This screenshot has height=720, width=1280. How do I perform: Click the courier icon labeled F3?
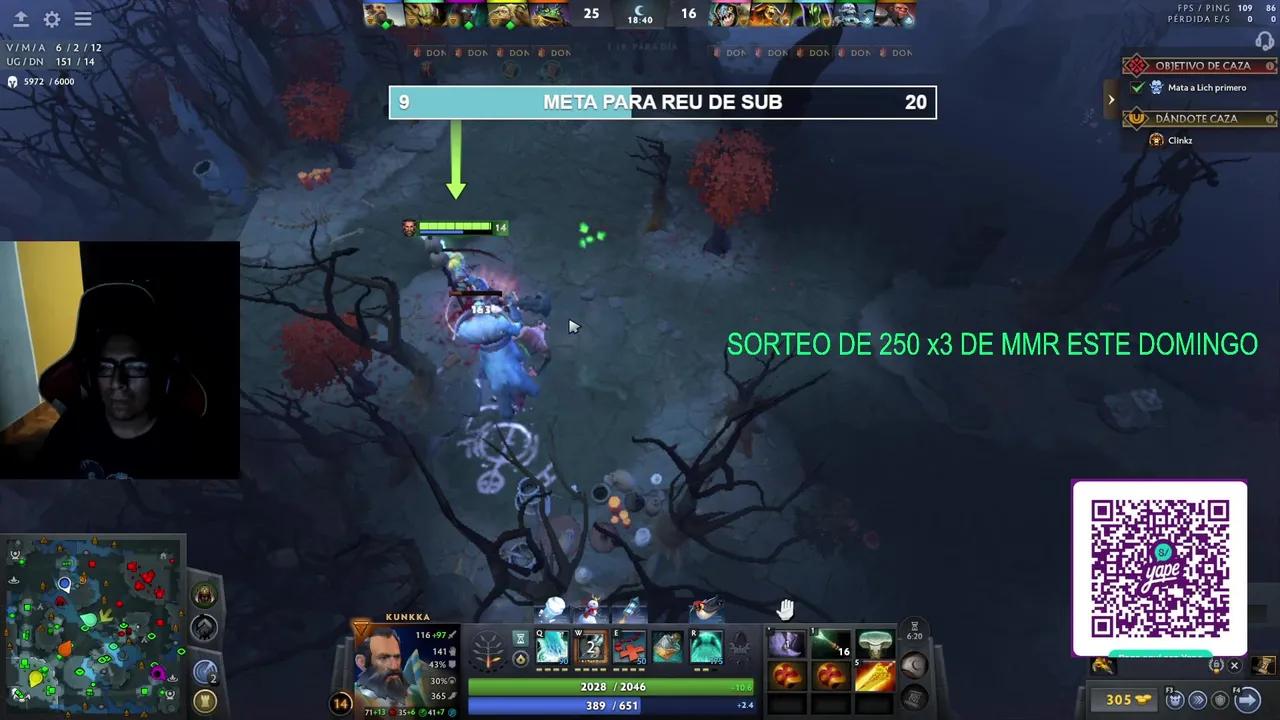point(1176,701)
